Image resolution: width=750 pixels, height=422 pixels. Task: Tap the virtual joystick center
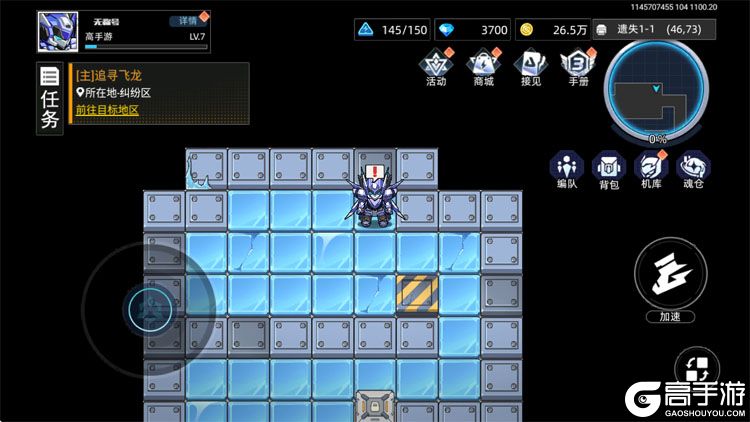pos(148,307)
